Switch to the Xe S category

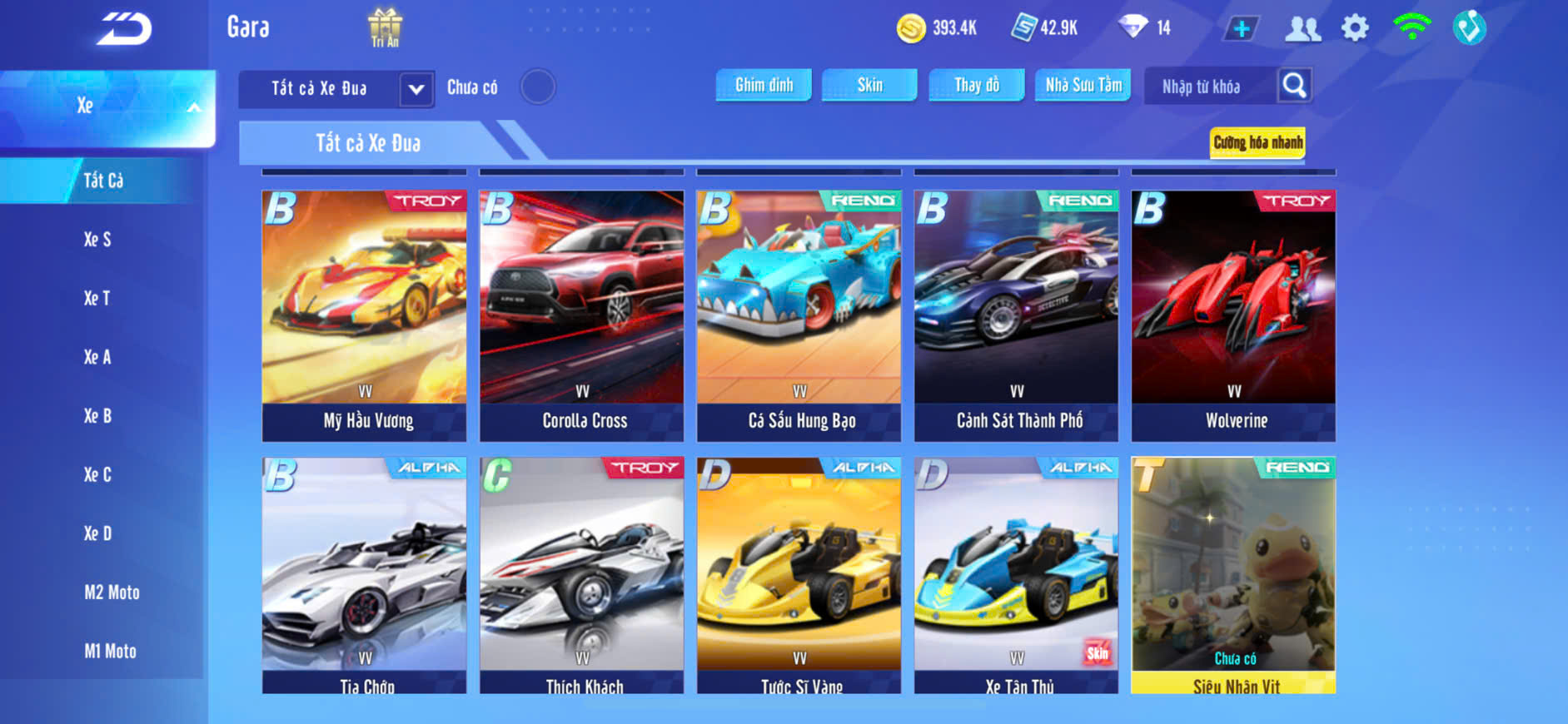point(97,240)
